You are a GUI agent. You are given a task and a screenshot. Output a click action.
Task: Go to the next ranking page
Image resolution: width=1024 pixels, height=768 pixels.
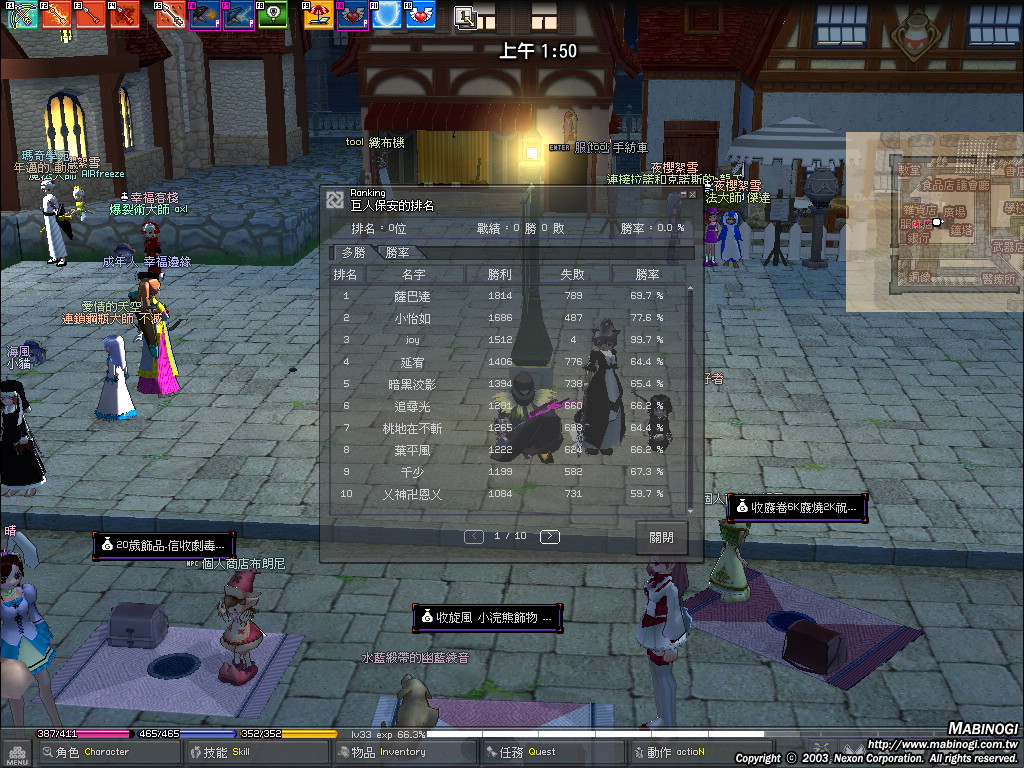549,537
